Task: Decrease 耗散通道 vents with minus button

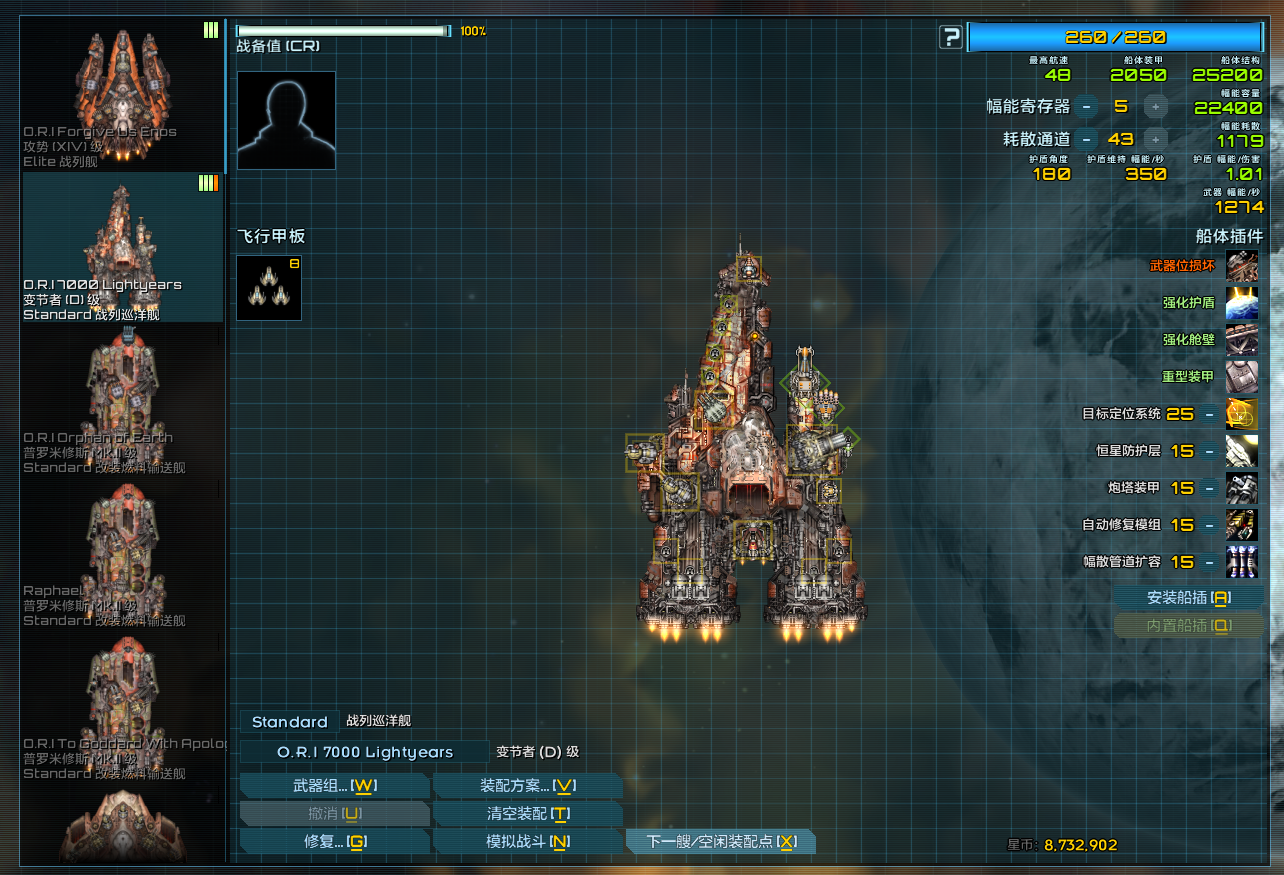Action: [x=1087, y=140]
